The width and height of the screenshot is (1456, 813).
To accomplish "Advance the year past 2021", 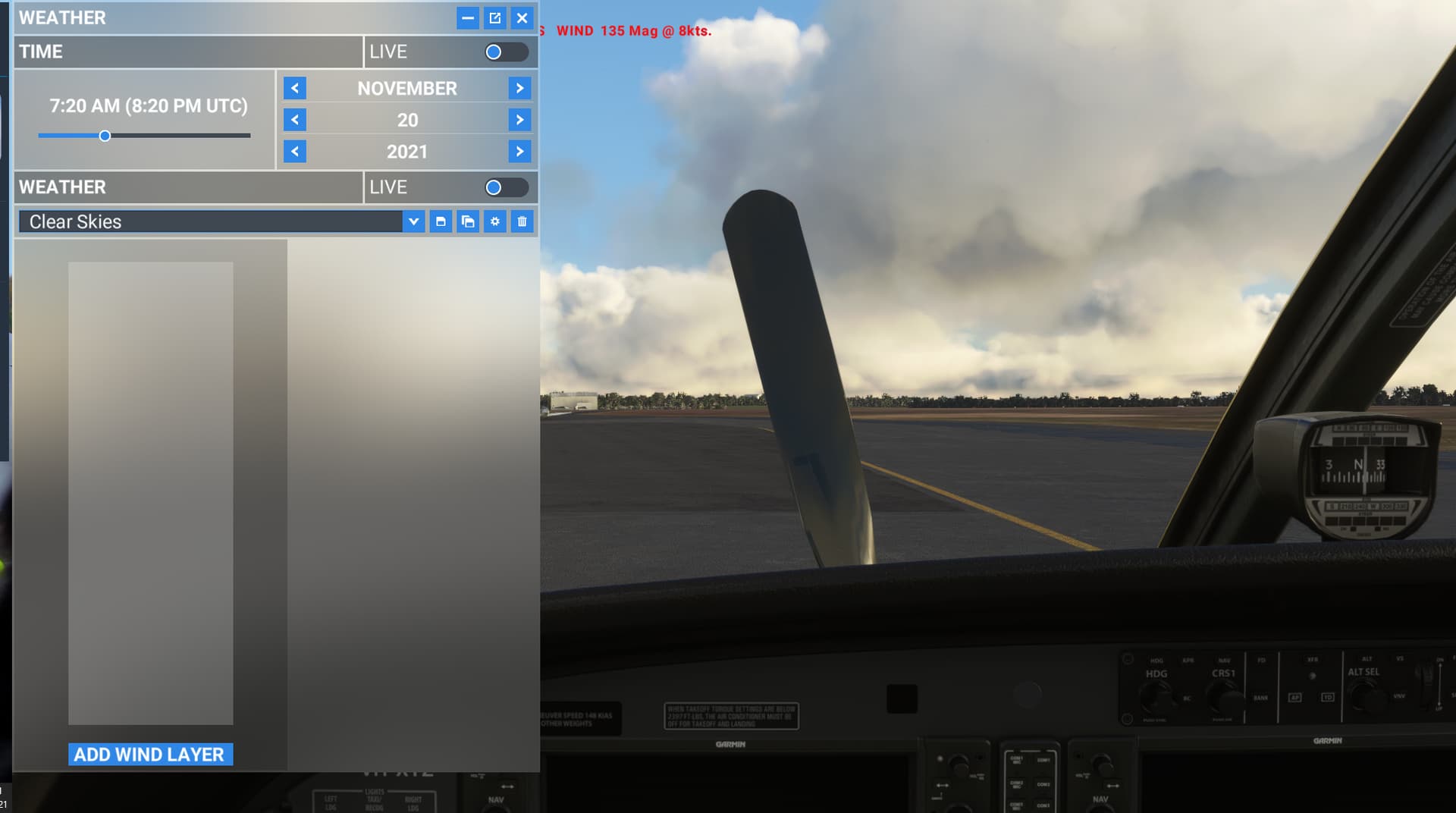I will pos(520,151).
